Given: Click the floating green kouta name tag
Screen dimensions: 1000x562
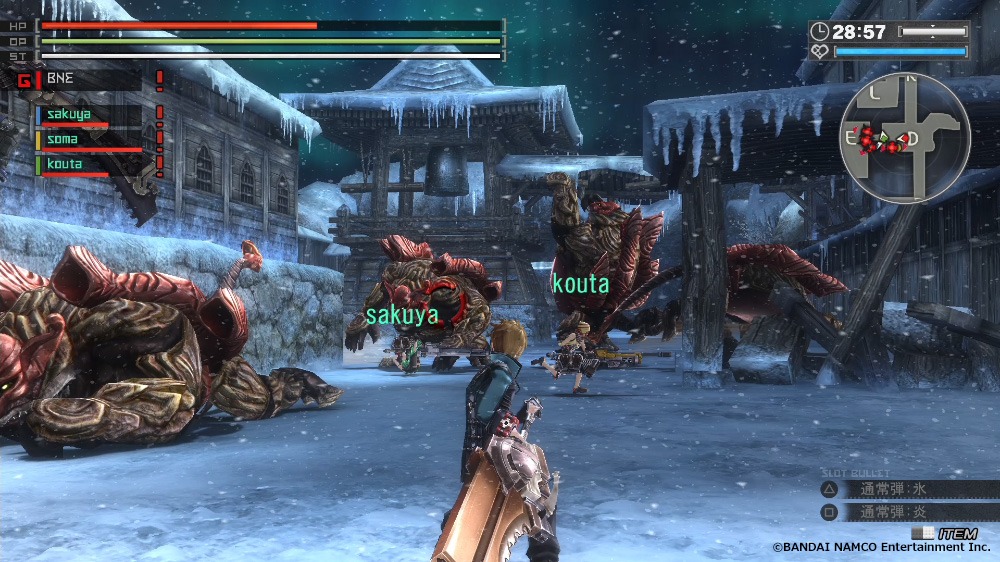Looking at the screenshot, I should (x=580, y=285).
